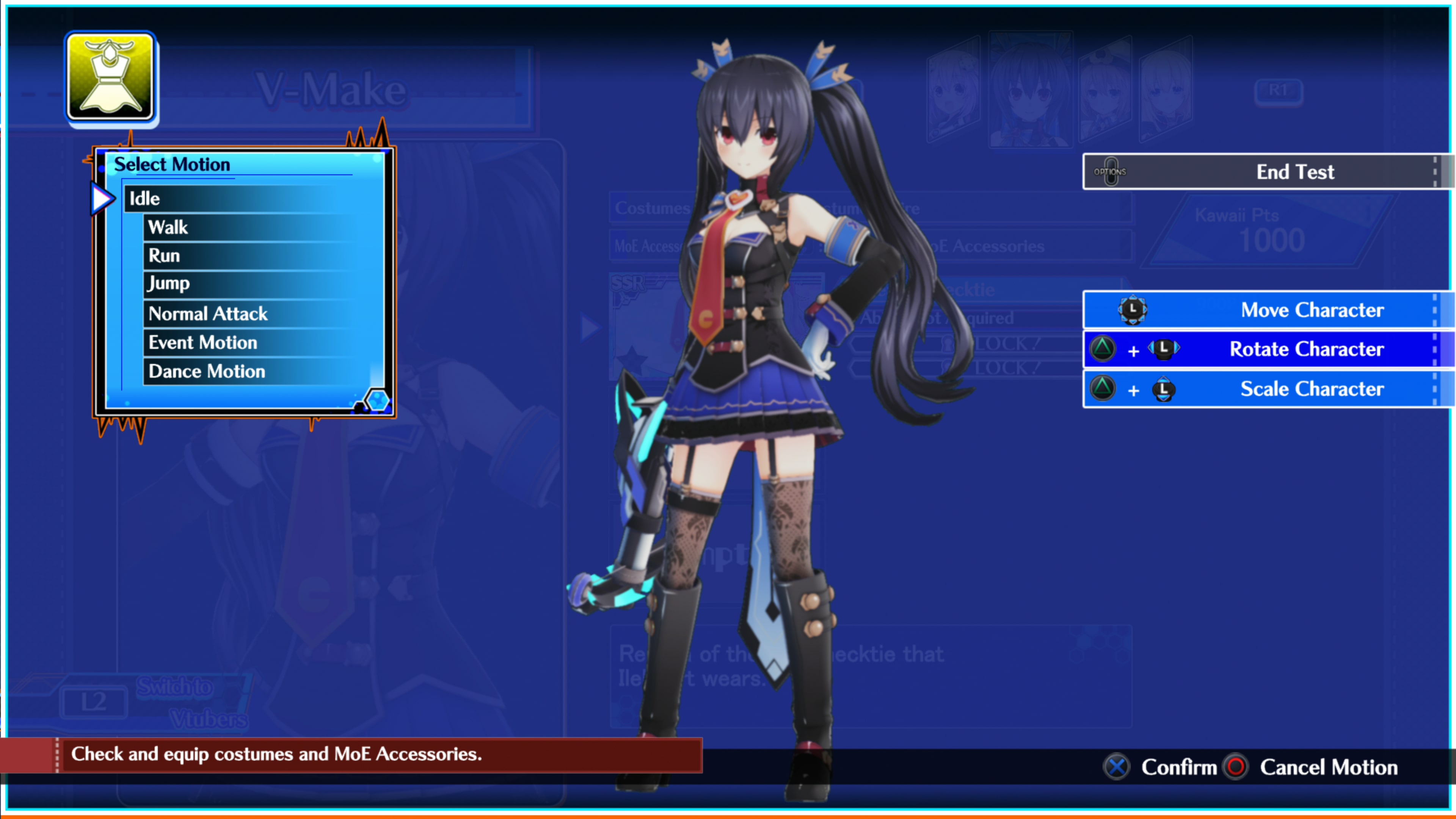The width and height of the screenshot is (1456, 819).
Task: Click the OPTIONS controller icon on the End Test bar
Action: 1111,171
